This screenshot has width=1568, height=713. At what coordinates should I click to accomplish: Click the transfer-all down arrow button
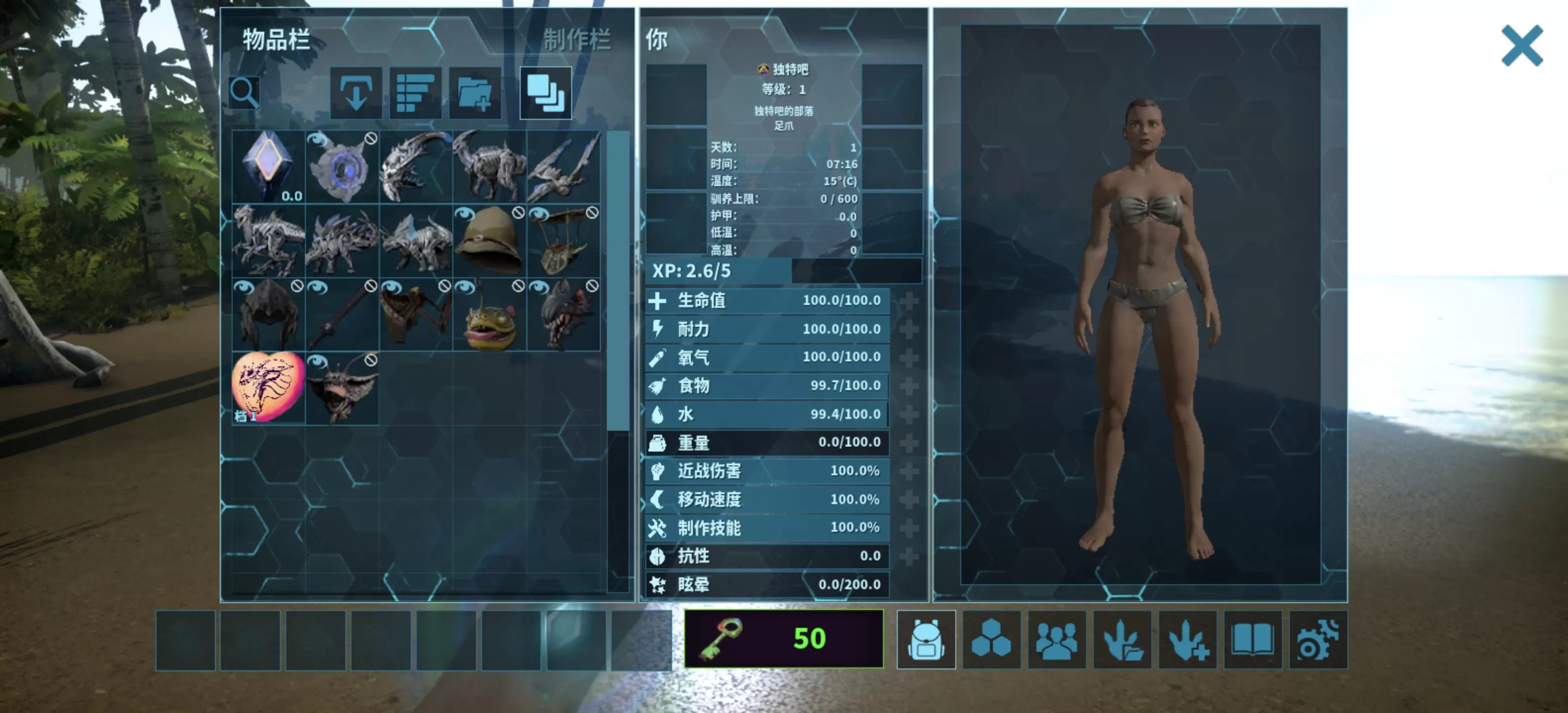(x=356, y=93)
